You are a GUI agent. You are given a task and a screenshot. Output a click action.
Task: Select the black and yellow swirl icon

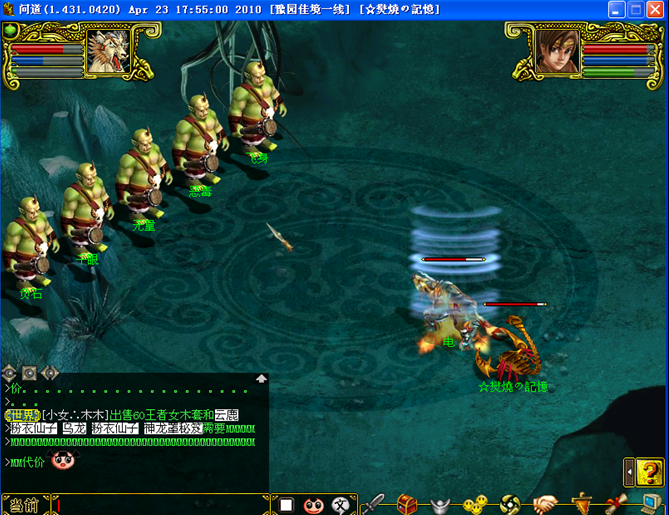[x=509, y=503]
